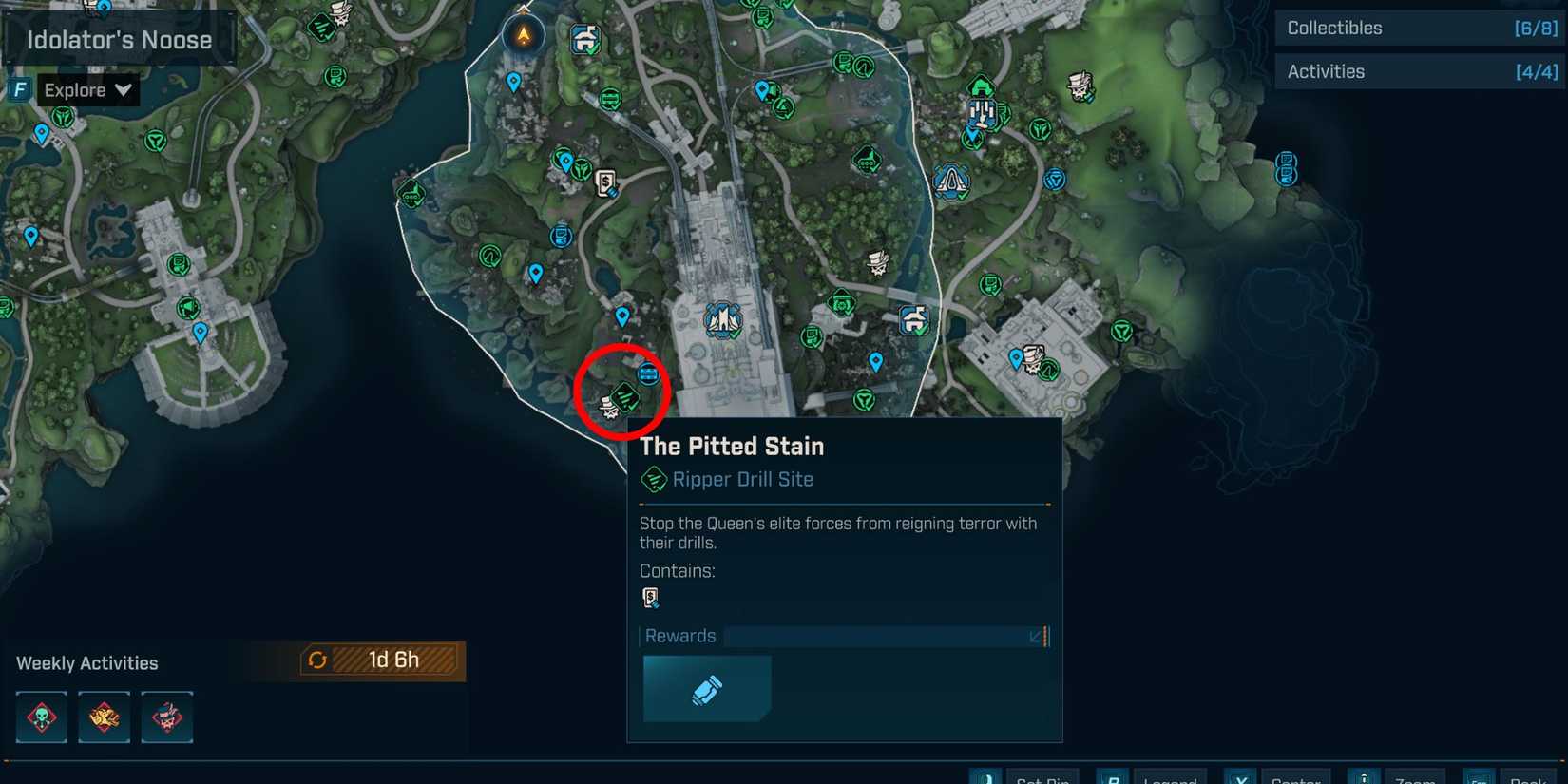This screenshot has width=1568, height=784.
Task: Click the Center button
Action: (x=1296, y=778)
